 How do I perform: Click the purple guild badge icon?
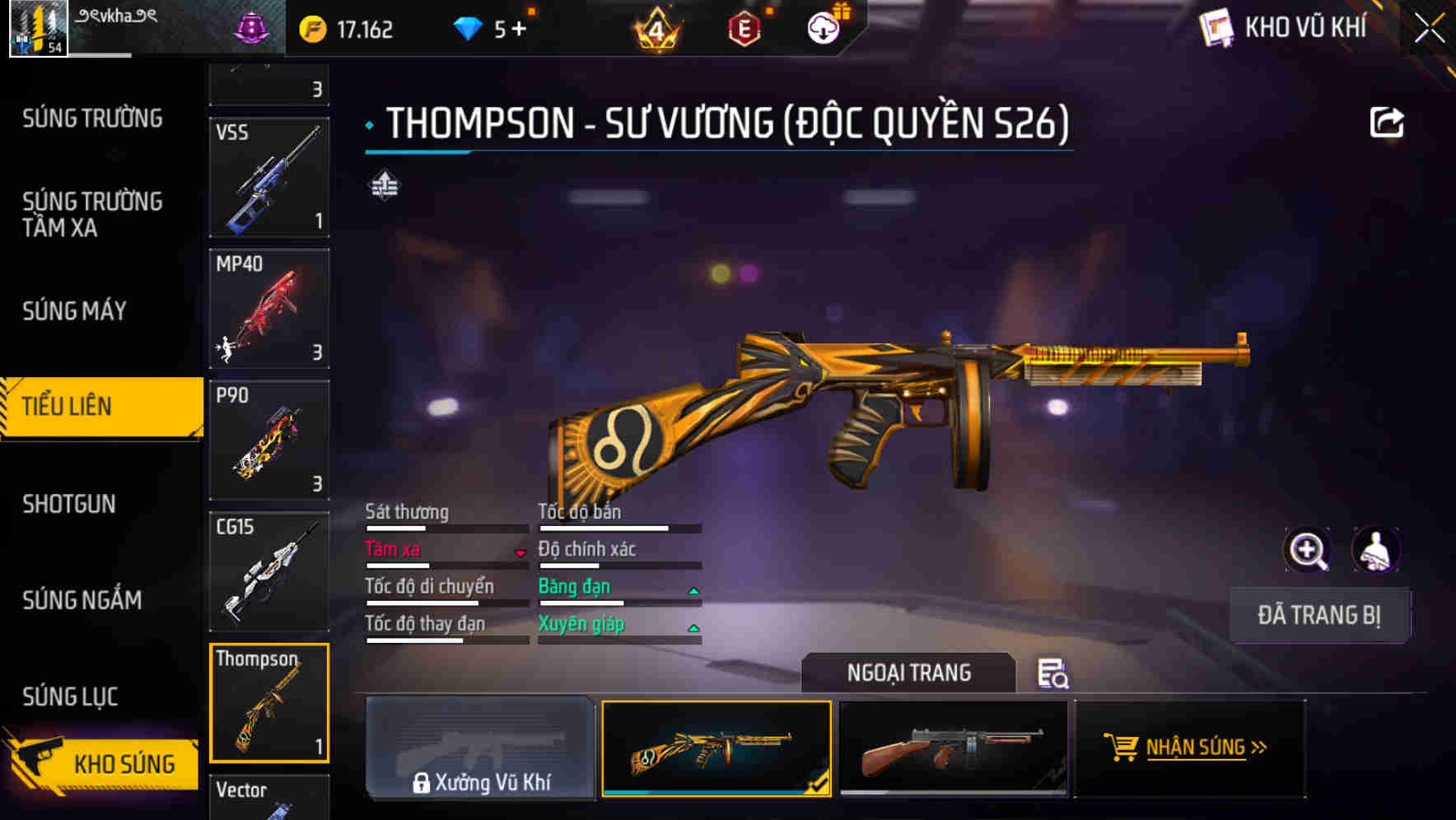click(x=254, y=27)
